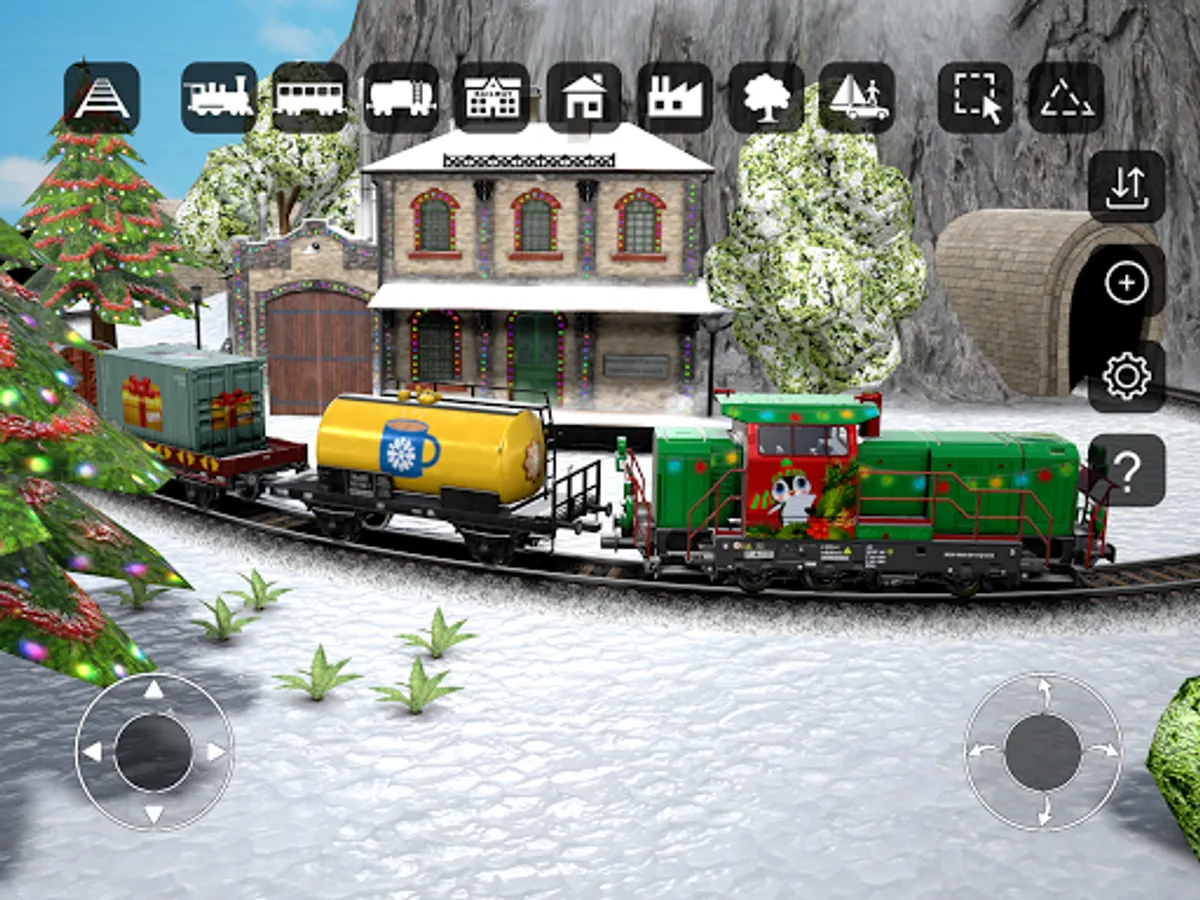
Task: Click the dashed triangle terrain tool
Action: tap(1066, 97)
